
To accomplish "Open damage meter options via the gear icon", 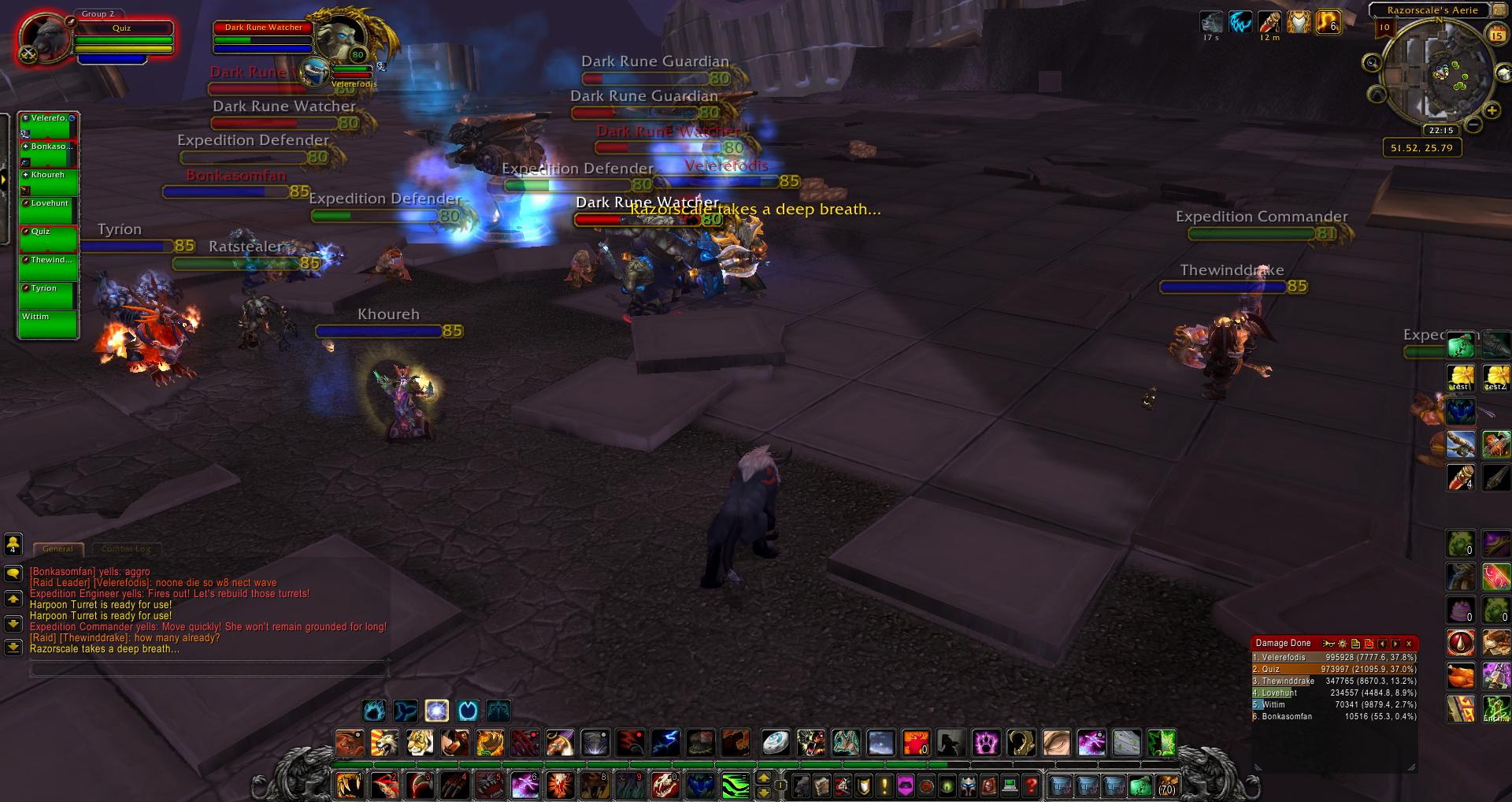I will click(1343, 644).
